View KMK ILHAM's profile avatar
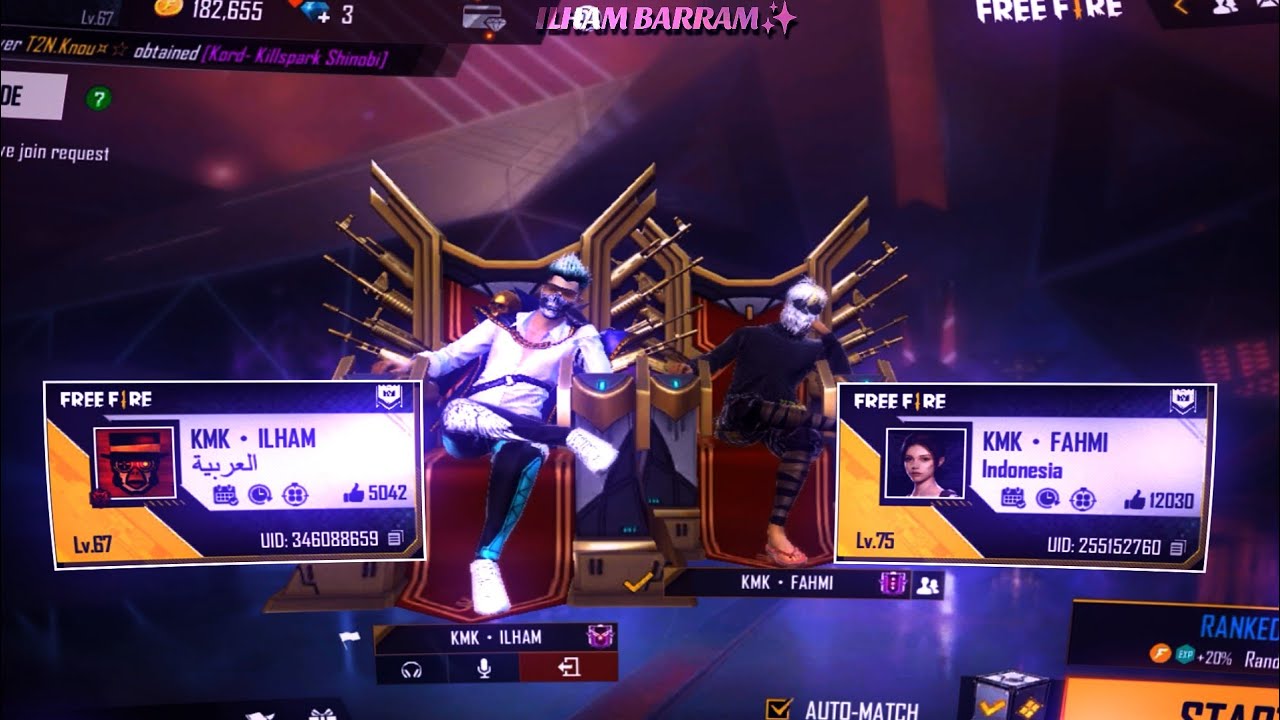This screenshot has width=1280, height=720. pyautogui.click(x=135, y=463)
